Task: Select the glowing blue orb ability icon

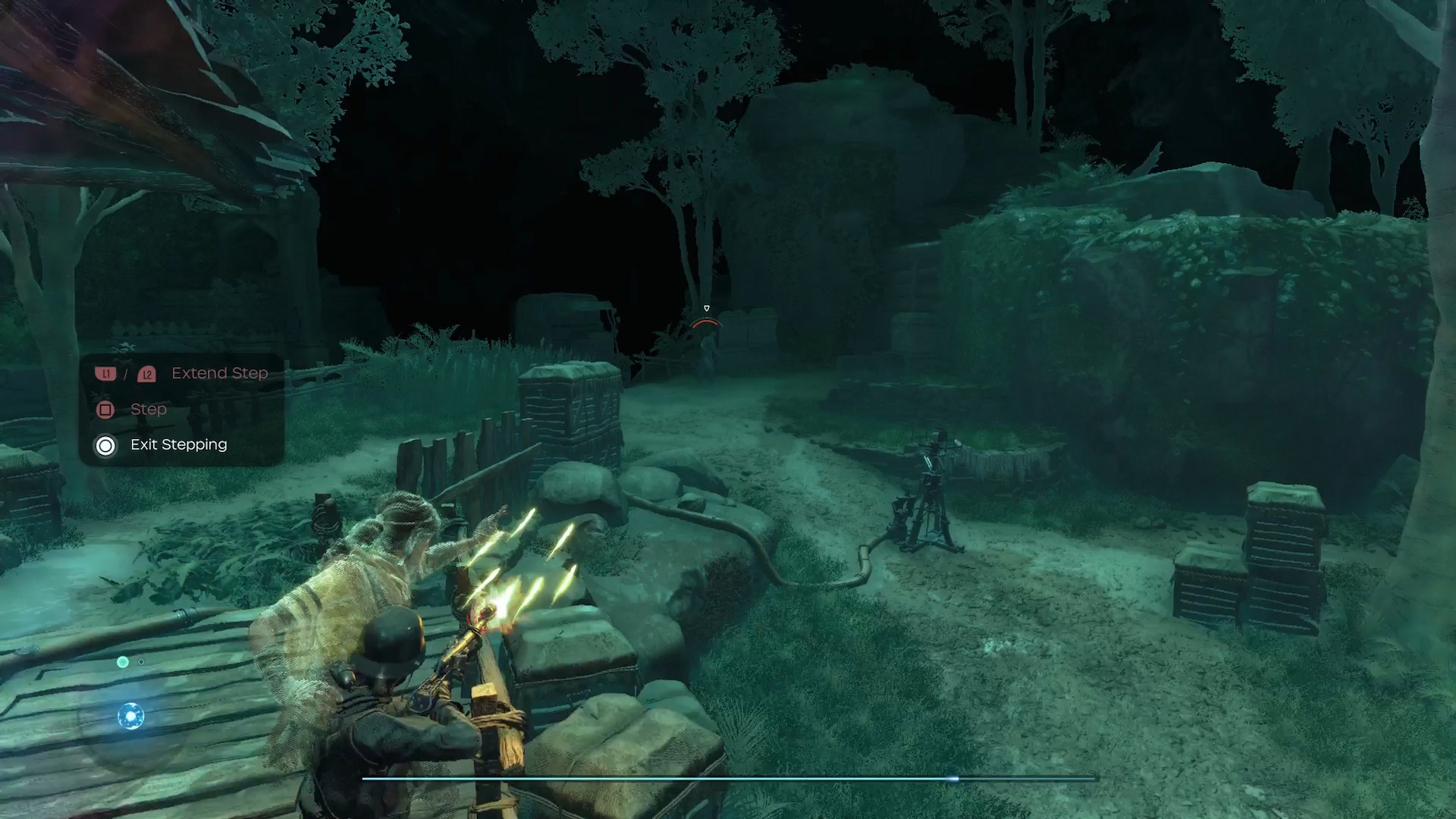Action: pyautogui.click(x=130, y=716)
